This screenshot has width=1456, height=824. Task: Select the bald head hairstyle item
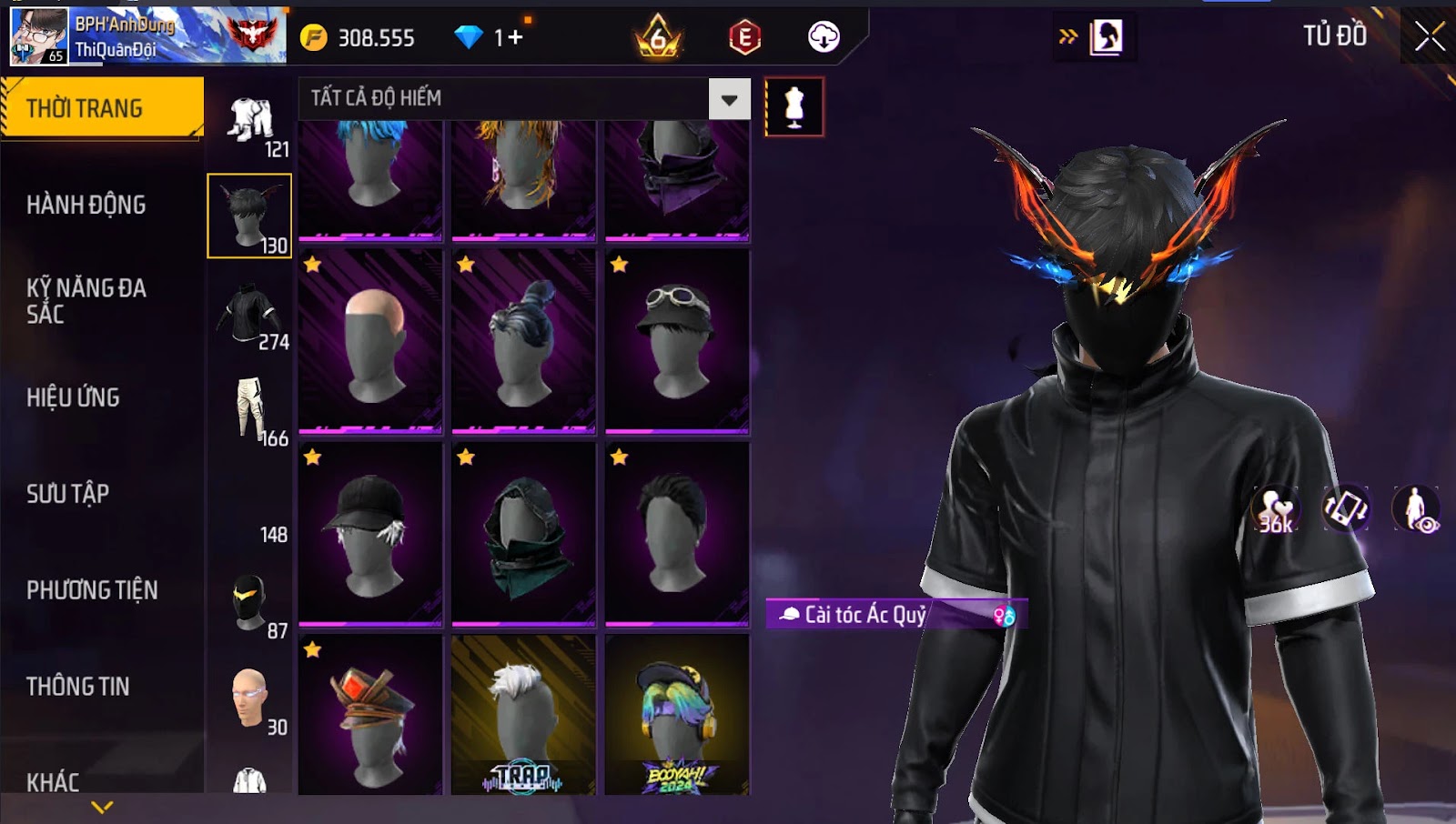pos(370,341)
